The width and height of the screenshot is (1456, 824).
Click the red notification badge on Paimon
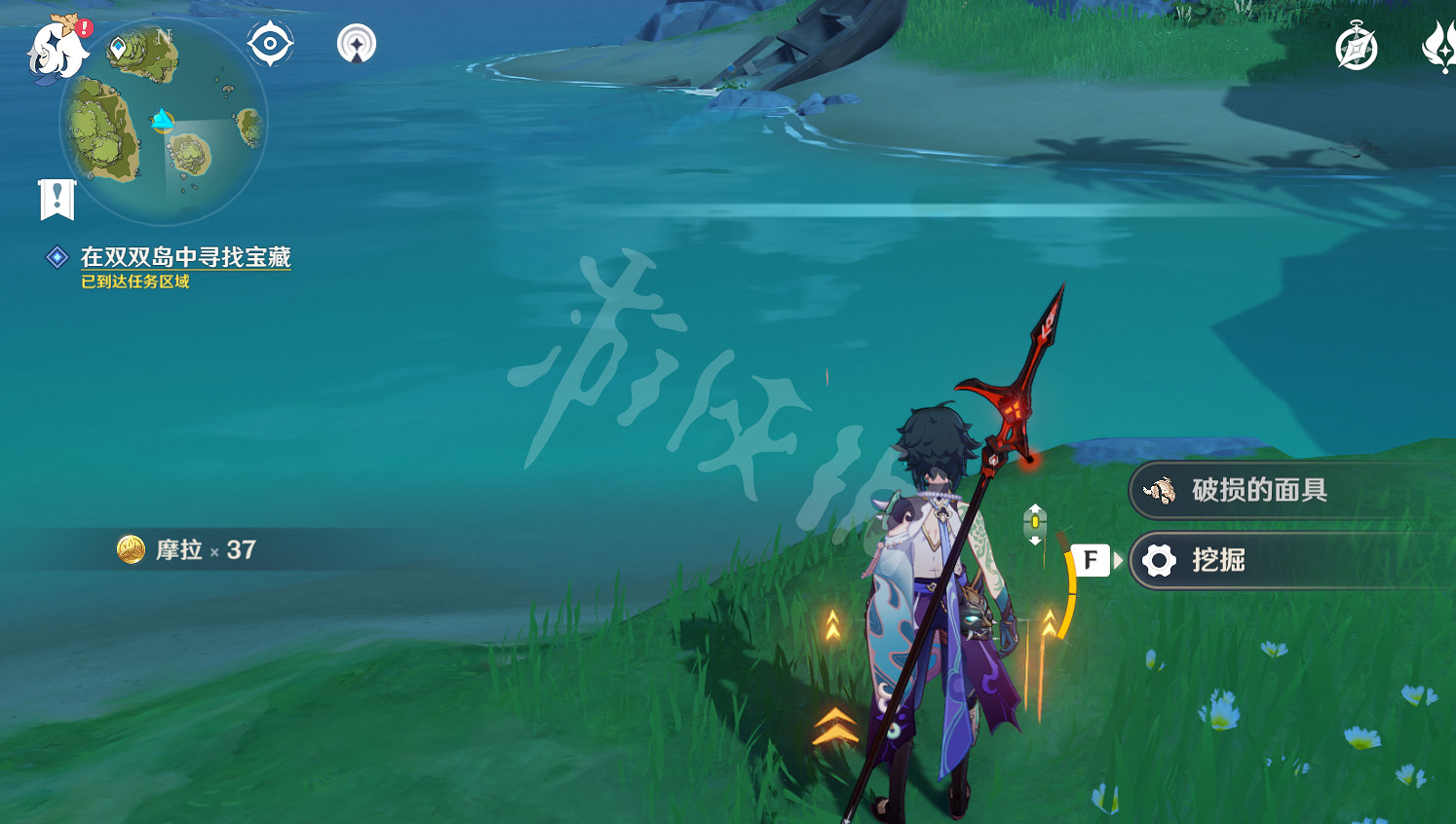click(84, 28)
